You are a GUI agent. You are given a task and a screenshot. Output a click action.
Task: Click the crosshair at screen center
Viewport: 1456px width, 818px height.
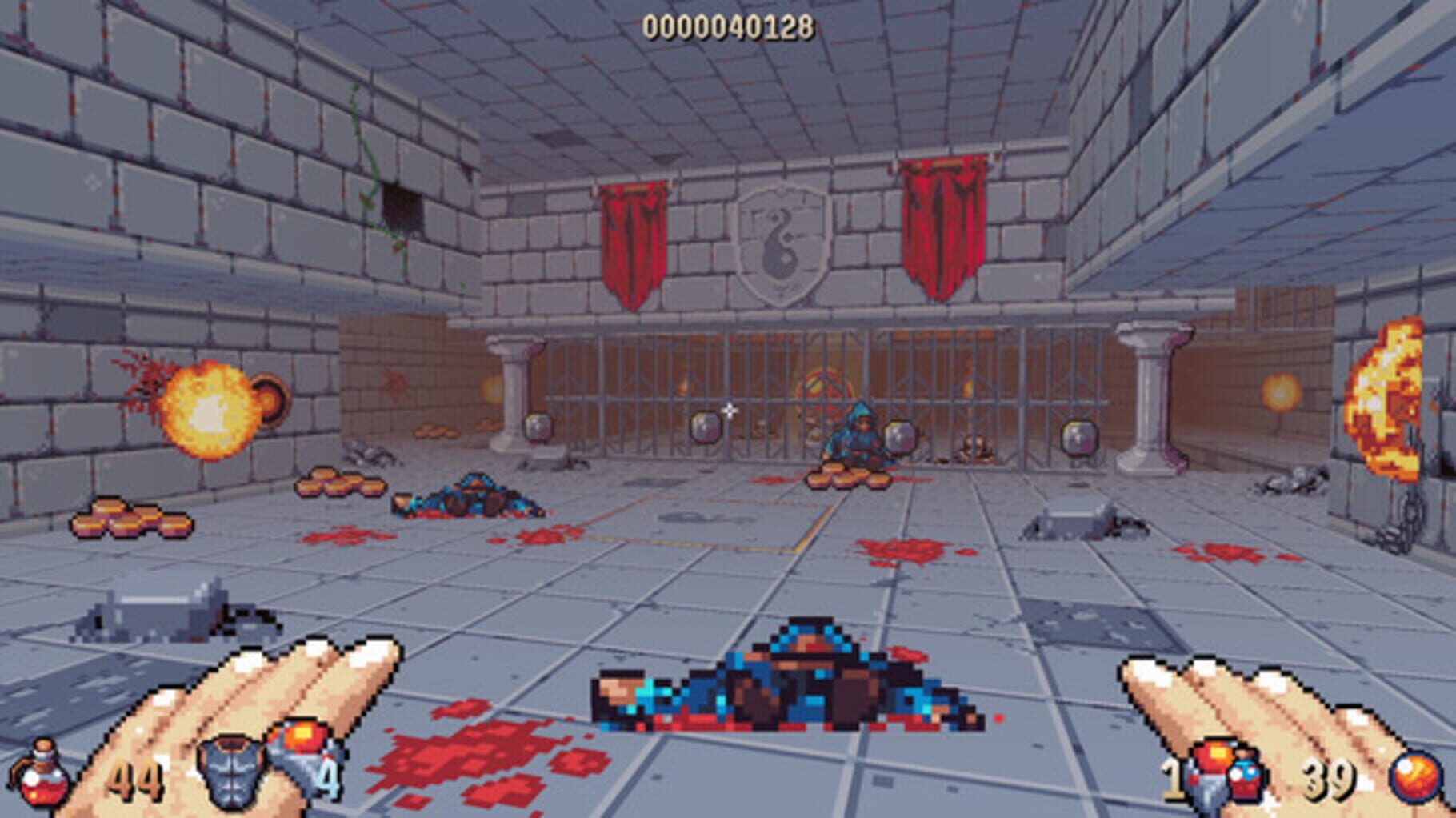pyautogui.click(x=728, y=411)
